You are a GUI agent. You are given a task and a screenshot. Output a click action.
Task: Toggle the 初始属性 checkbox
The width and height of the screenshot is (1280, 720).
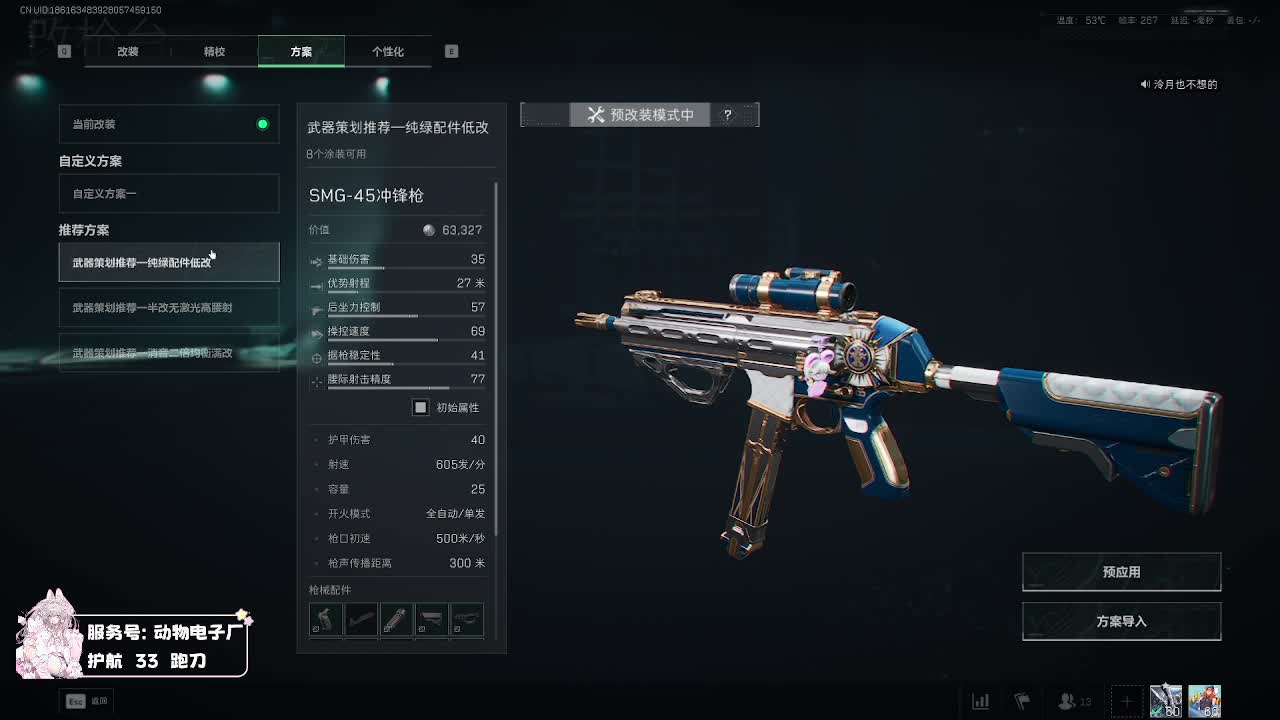[421, 407]
